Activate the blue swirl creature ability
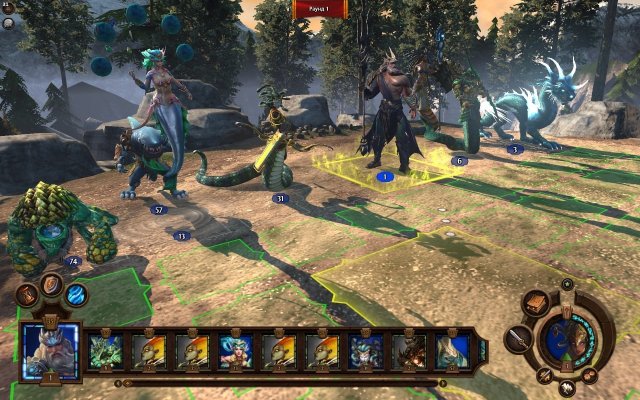The height and width of the screenshot is (400, 640). pyautogui.click(x=76, y=295)
